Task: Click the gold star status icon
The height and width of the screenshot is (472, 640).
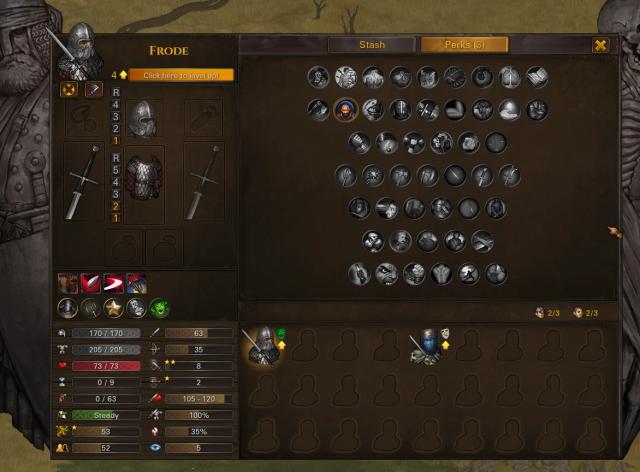Action: point(114,308)
